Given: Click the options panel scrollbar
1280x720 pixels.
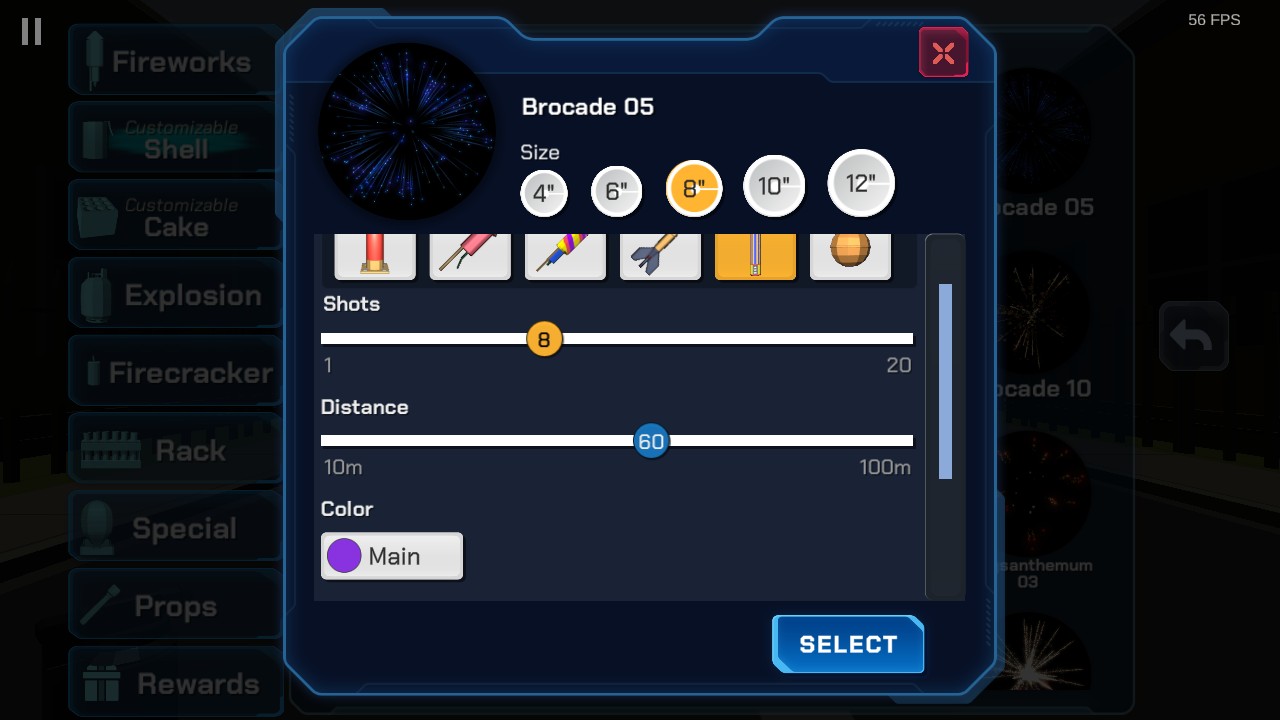Looking at the screenshot, I should coord(945,381).
